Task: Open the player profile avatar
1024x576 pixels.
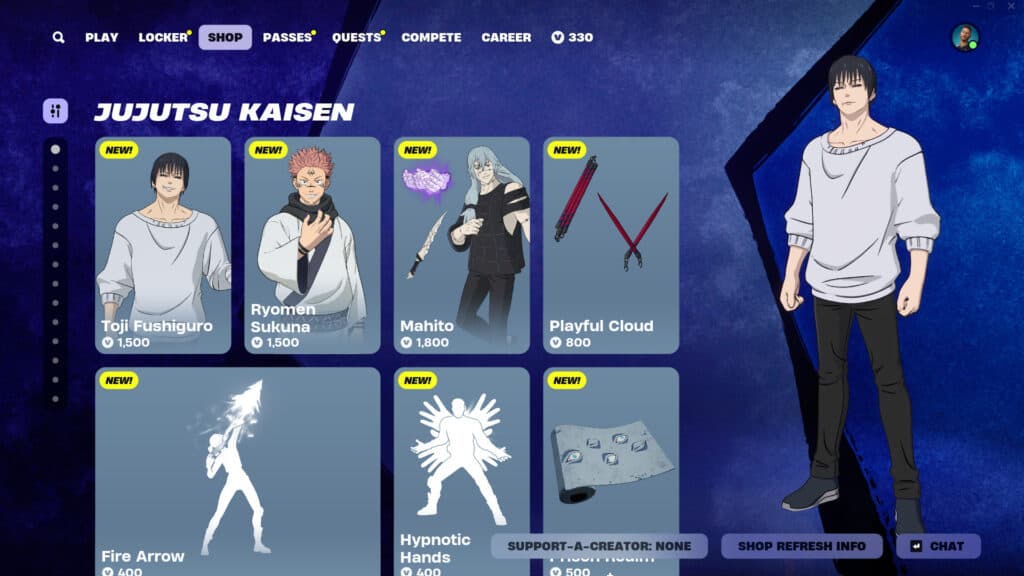Action: pyautogui.click(x=965, y=38)
